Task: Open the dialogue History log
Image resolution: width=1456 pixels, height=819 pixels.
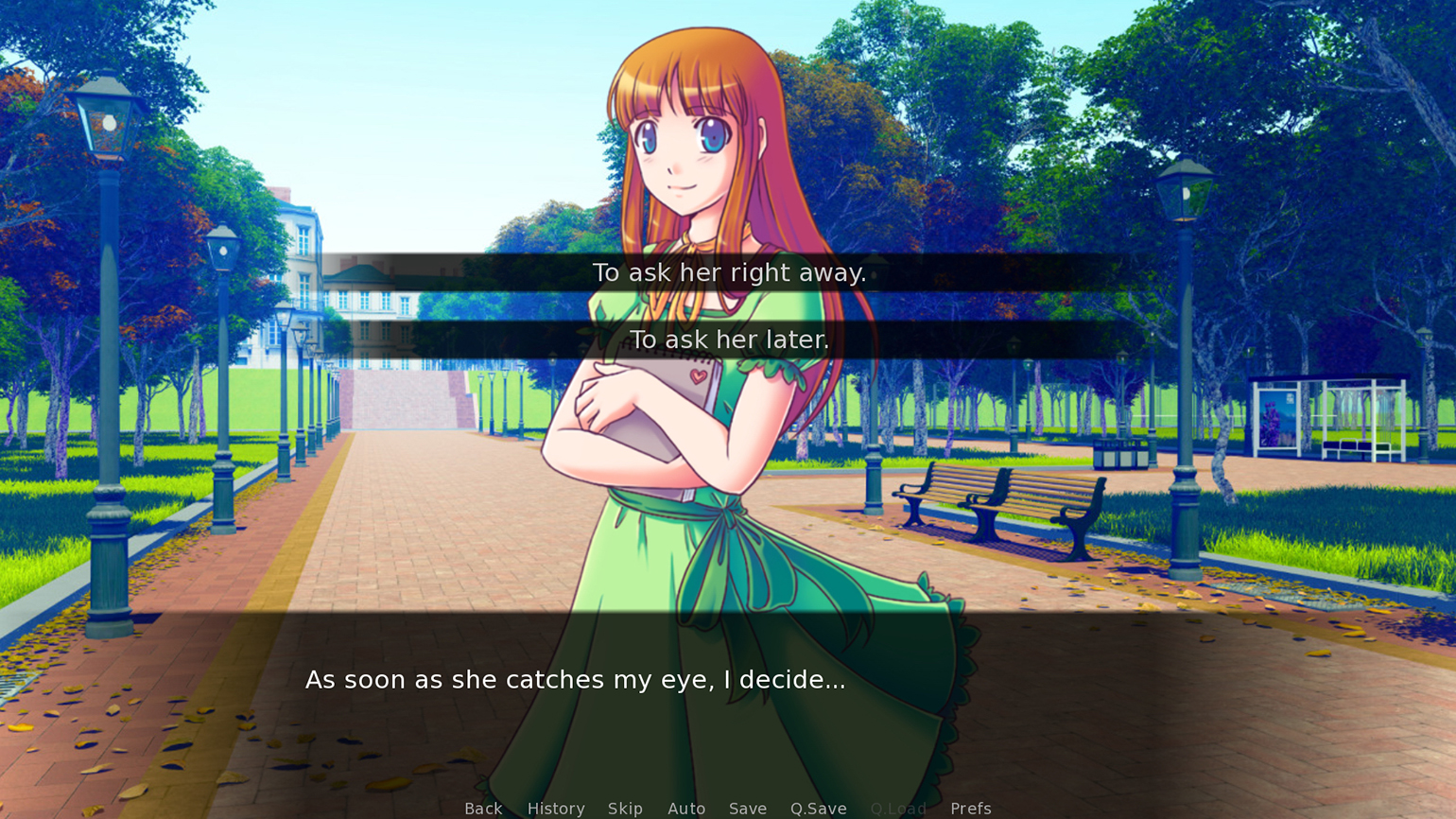Action: coord(556,808)
